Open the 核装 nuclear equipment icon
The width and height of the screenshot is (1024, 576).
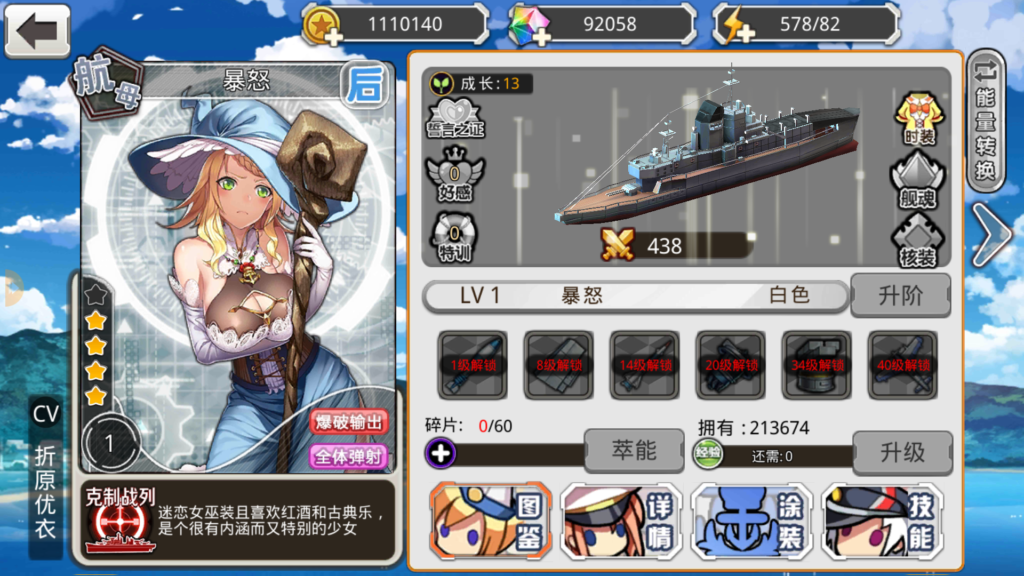click(918, 240)
